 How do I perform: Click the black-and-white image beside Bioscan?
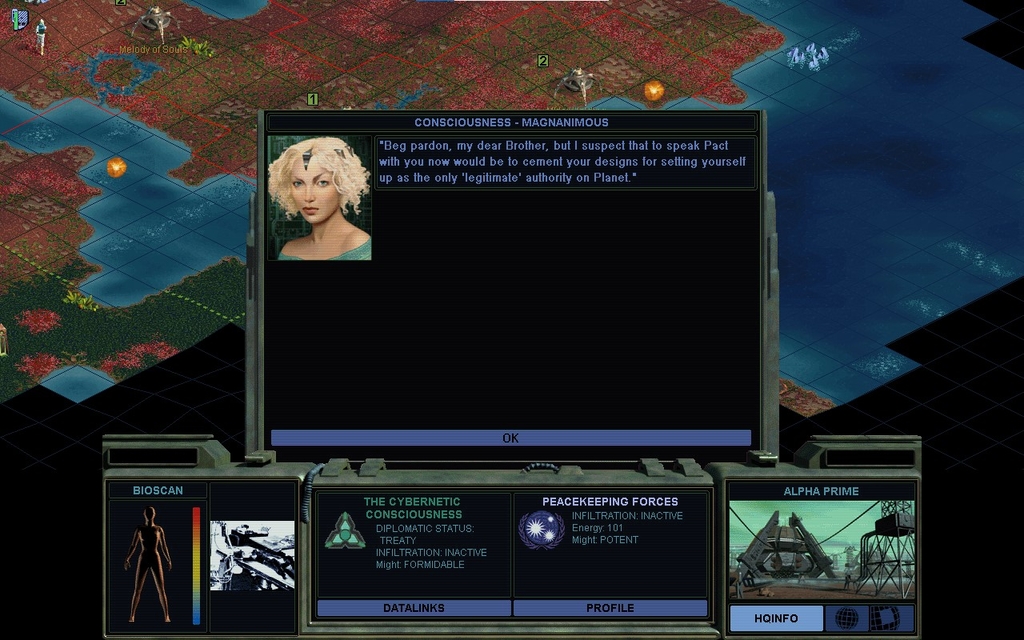tap(252, 555)
